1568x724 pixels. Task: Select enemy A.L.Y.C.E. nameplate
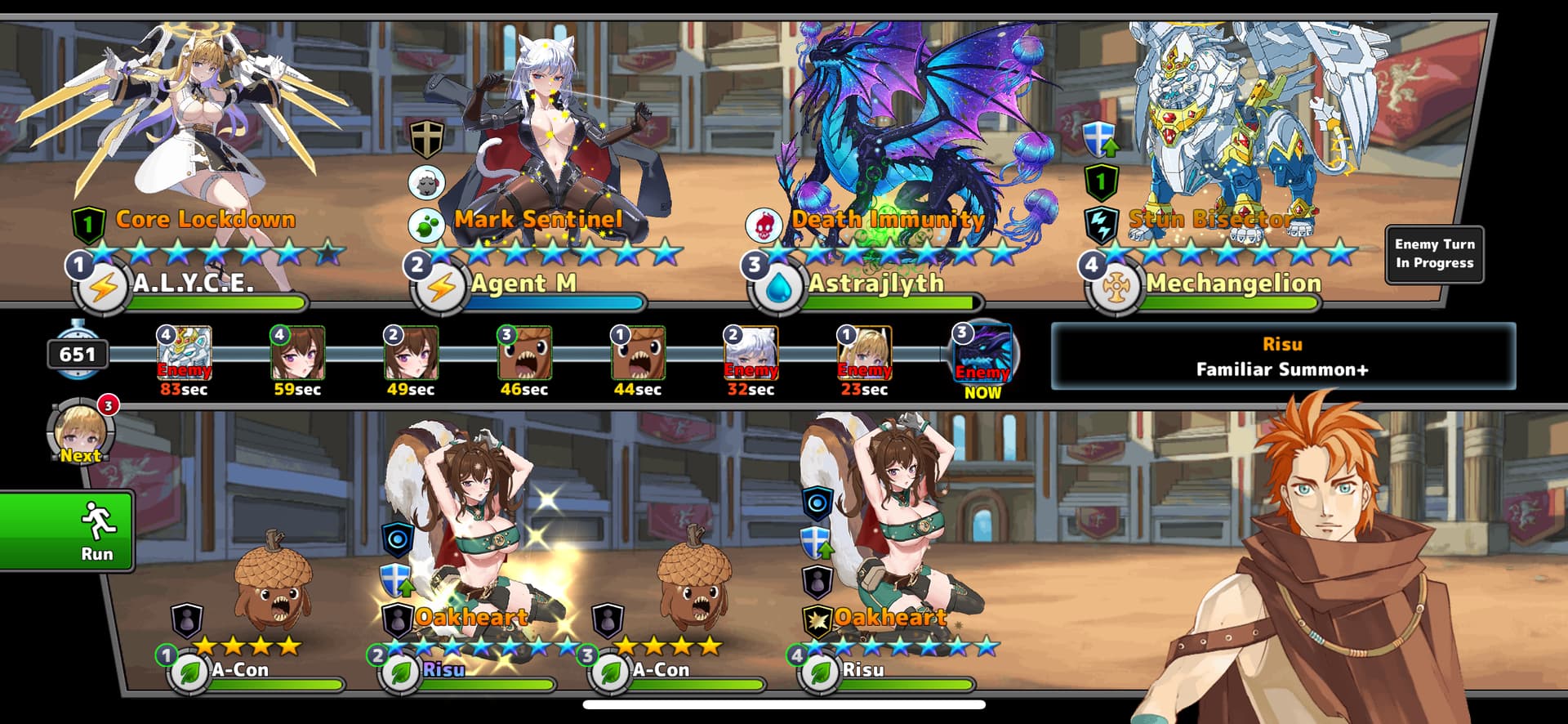pyautogui.click(x=193, y=284)
